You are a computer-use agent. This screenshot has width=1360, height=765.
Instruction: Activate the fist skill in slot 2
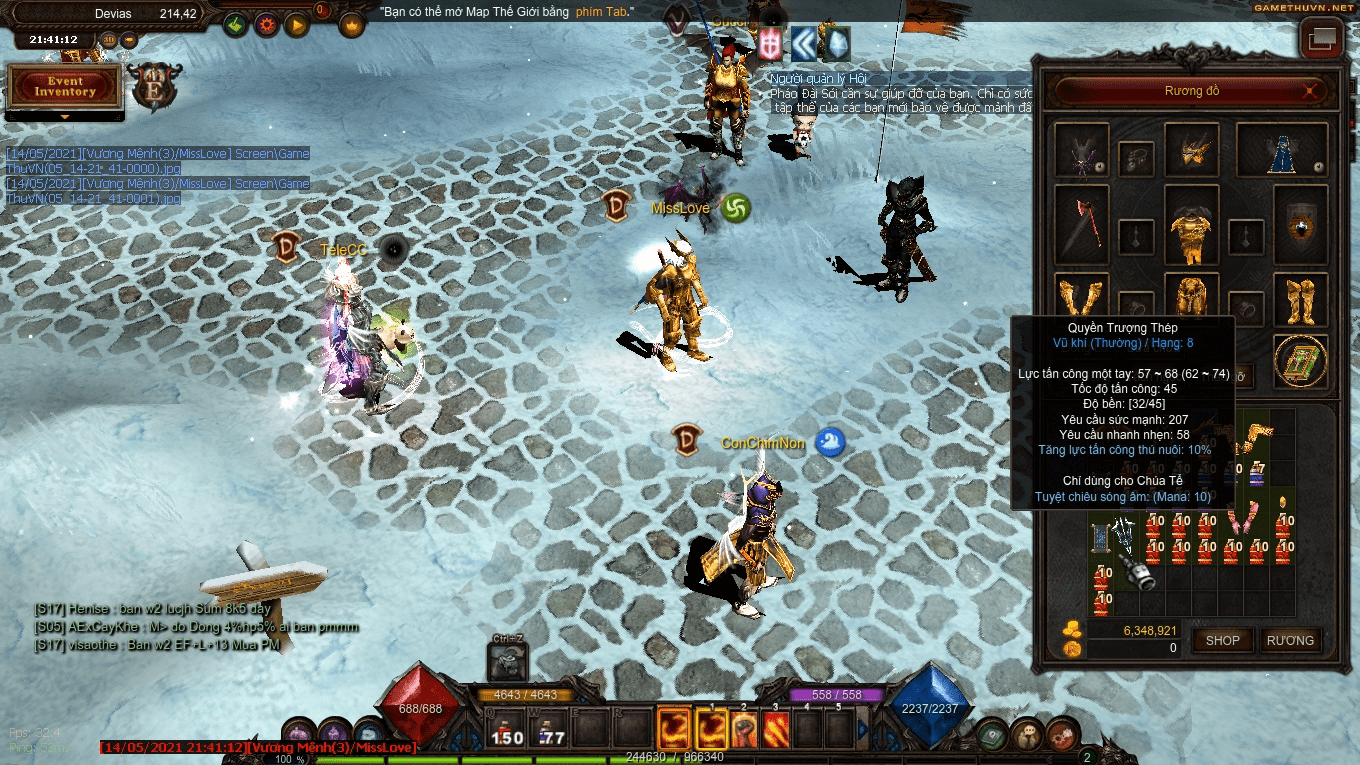[x=742, y=730]
